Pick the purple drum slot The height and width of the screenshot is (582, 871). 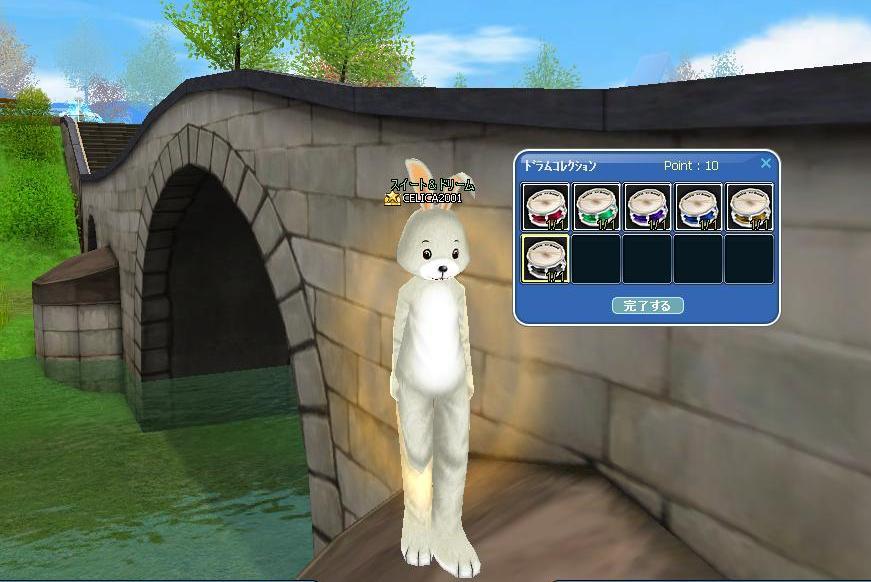(647, 207)
